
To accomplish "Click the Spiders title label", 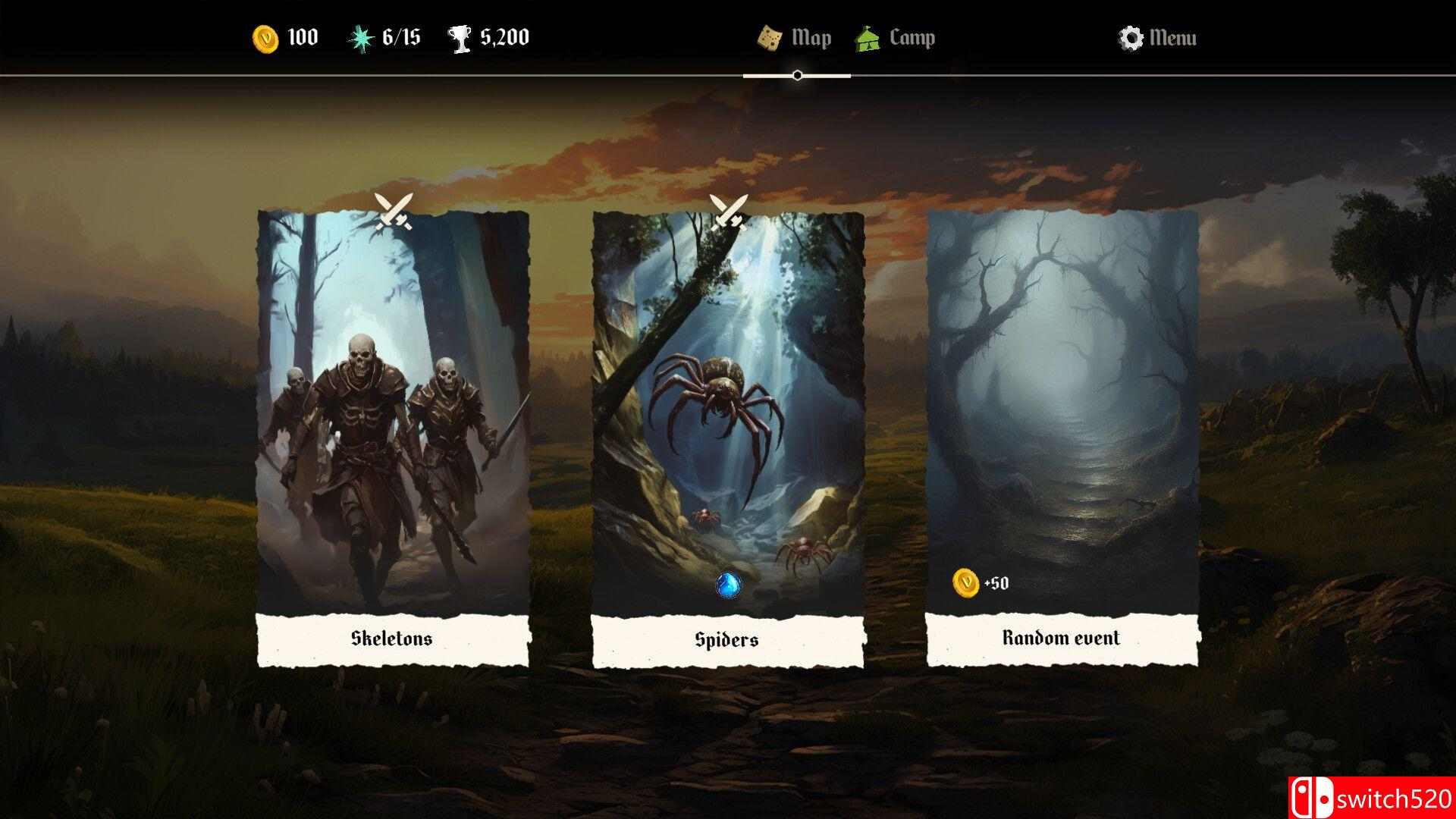I will point(726,639).
